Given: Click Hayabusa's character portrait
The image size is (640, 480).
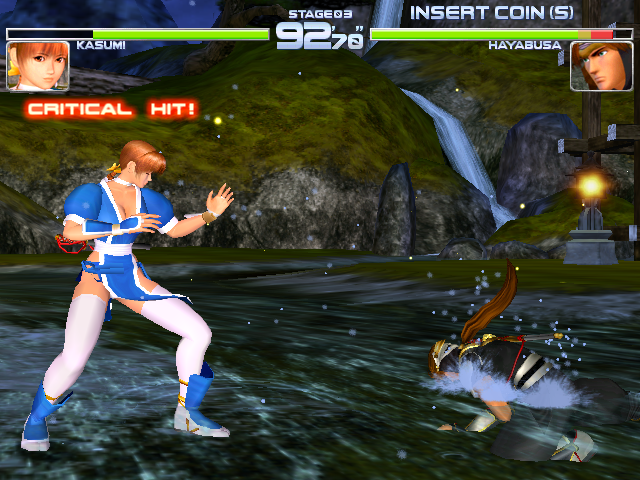Looking at the screenshot, I should click(x=601, y=66).
